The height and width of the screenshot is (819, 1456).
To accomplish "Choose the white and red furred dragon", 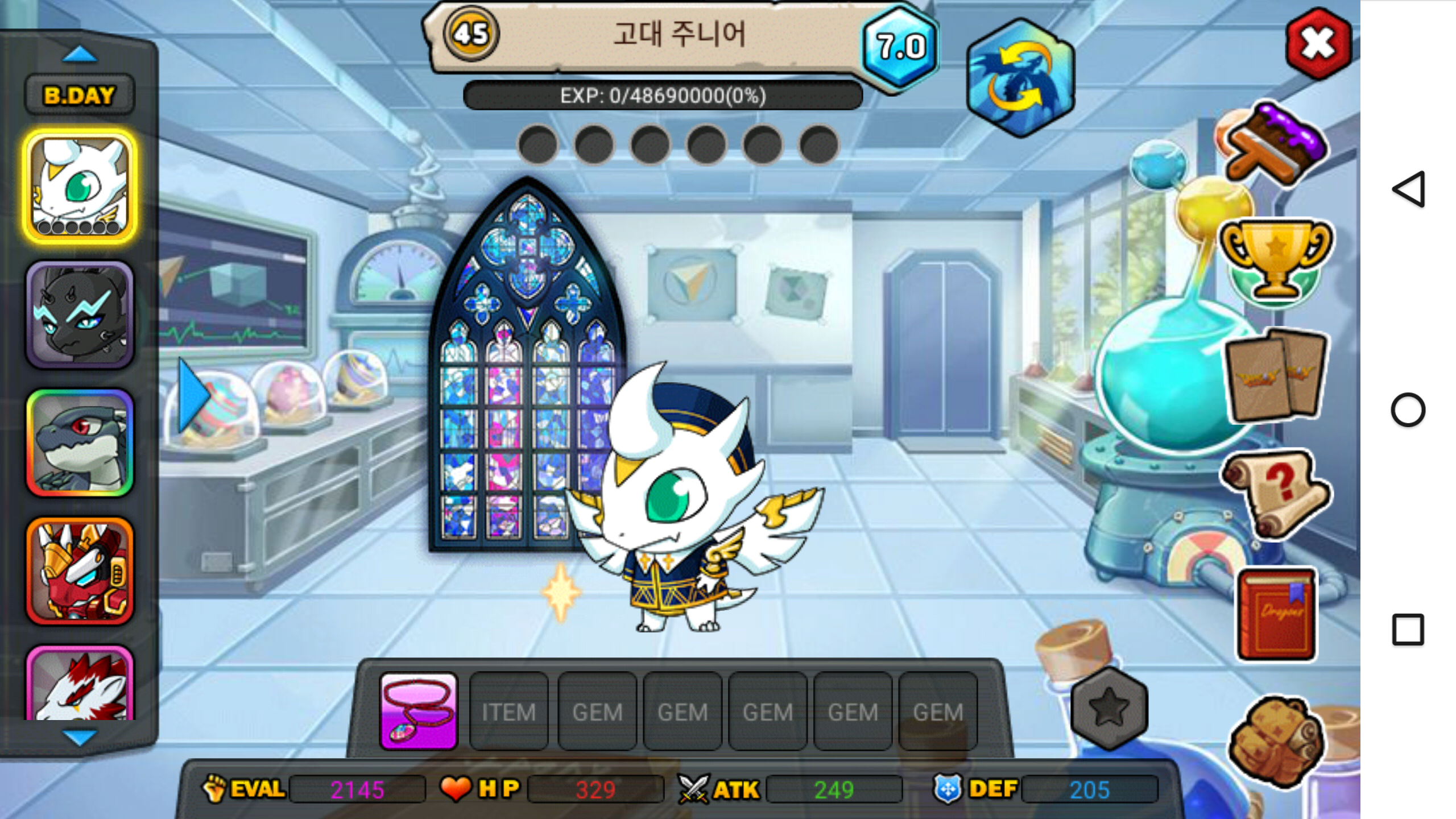I will click(80, 685).
